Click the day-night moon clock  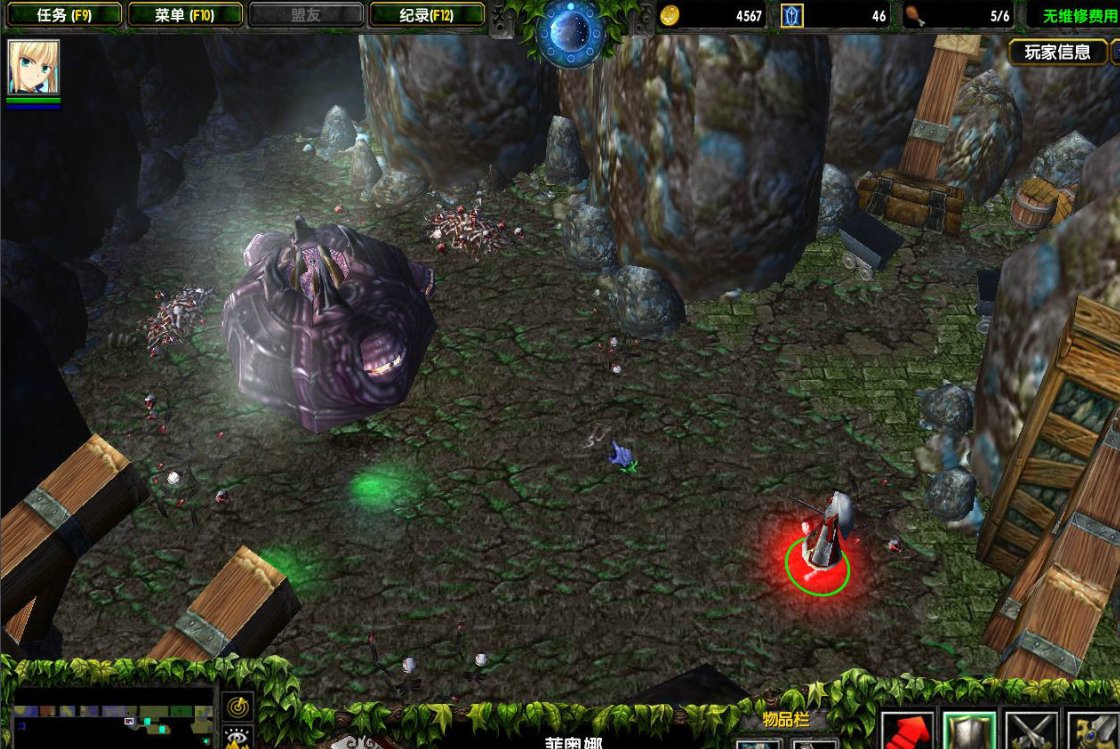point(570,31)
